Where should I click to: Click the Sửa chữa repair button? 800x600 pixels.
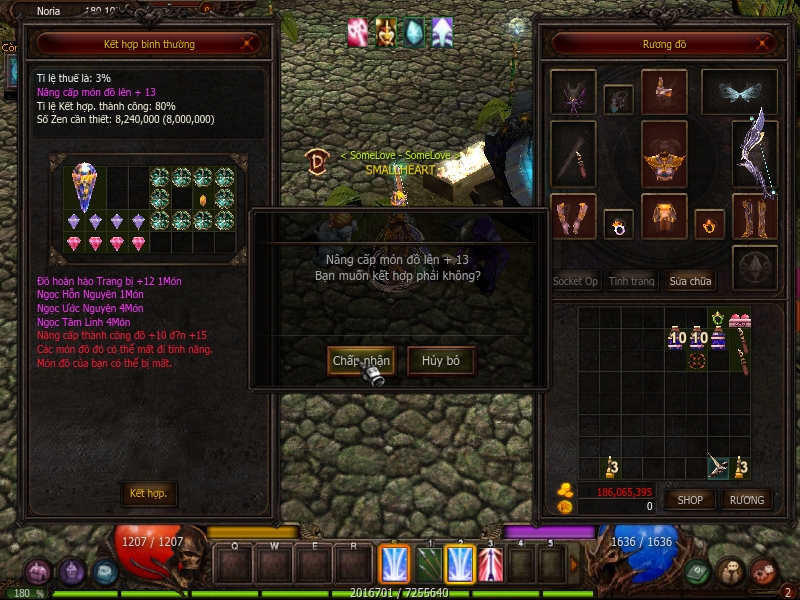pos(690,281)
